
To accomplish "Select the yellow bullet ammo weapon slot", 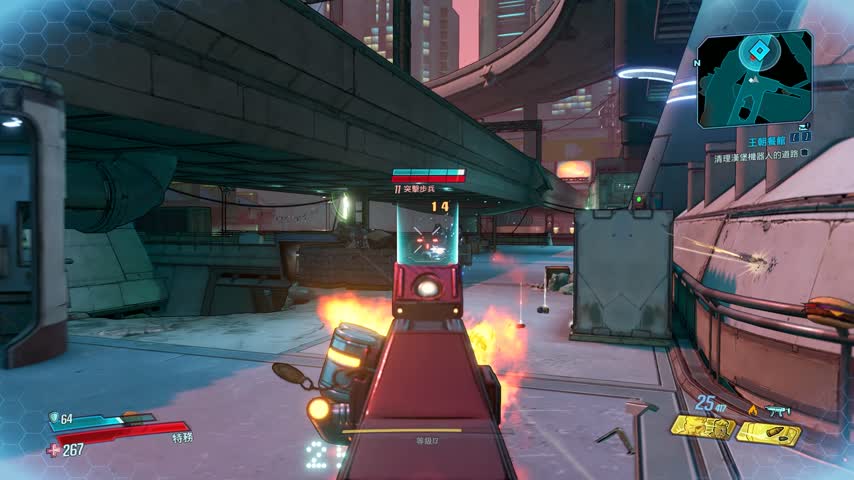I will pos(769,432).
